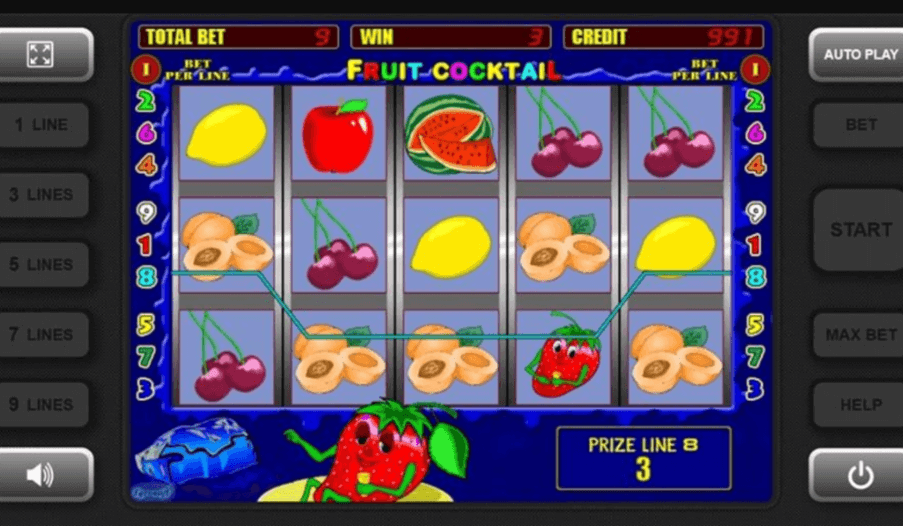Image resolution: width=904 pixels, height=526 pixels.
Task: Open the HELP screen
Action: coord(859,405)
